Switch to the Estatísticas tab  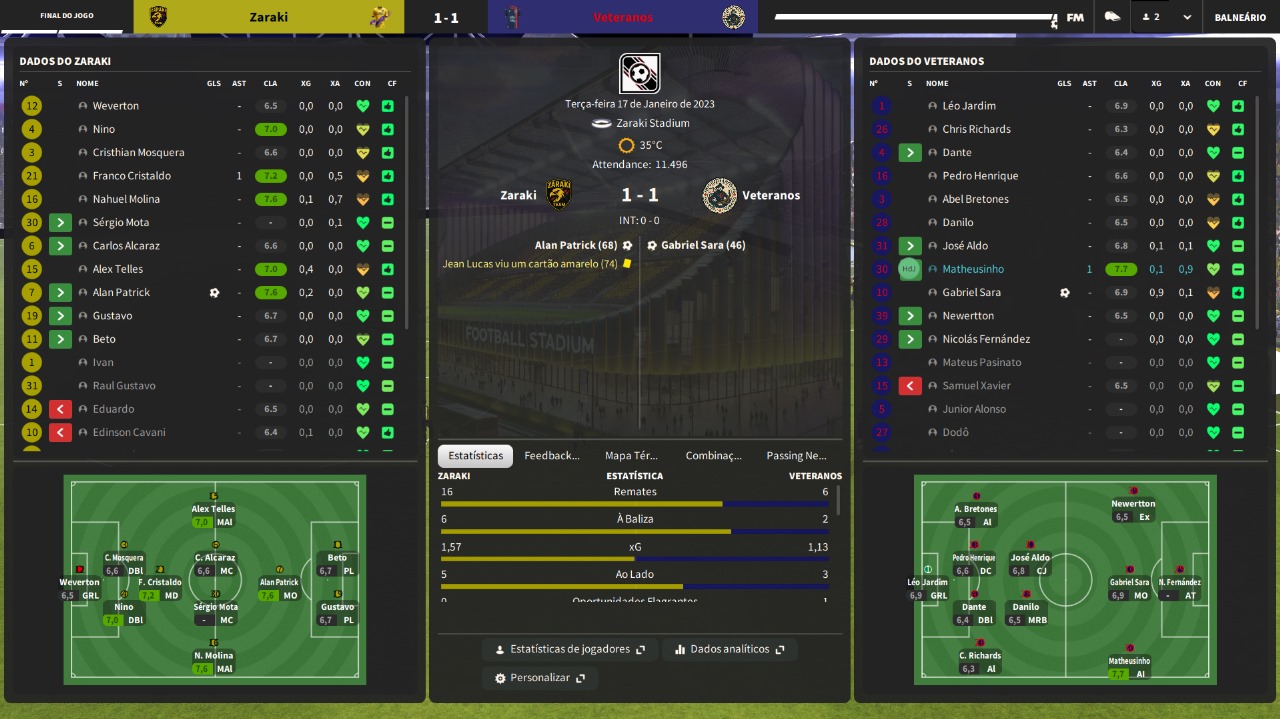click(475, 456)
